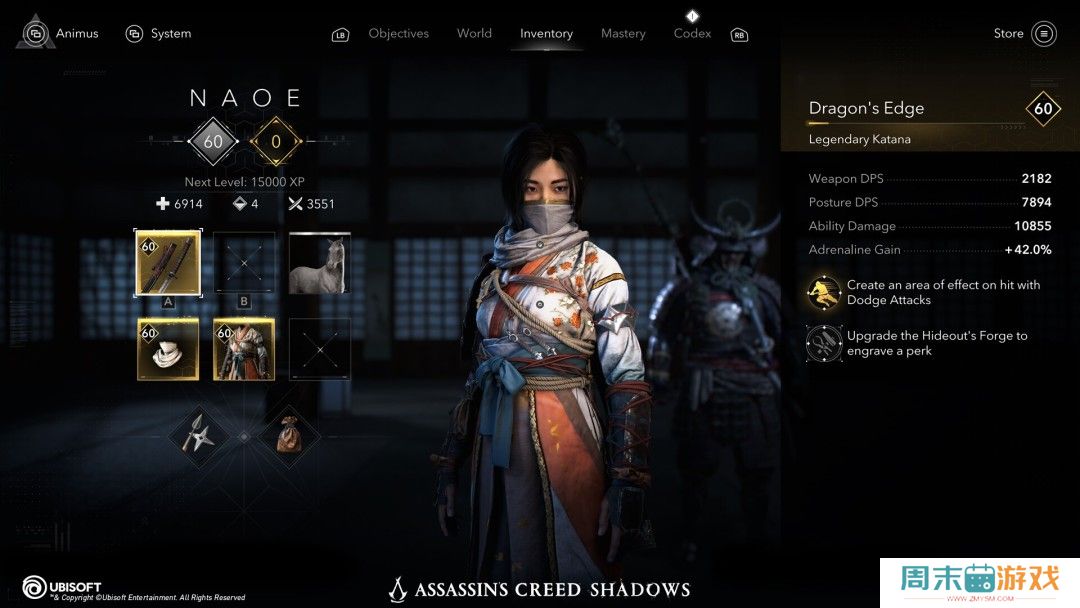
Task: Select the equipped hood headgear slot
Action: point(168,349)
